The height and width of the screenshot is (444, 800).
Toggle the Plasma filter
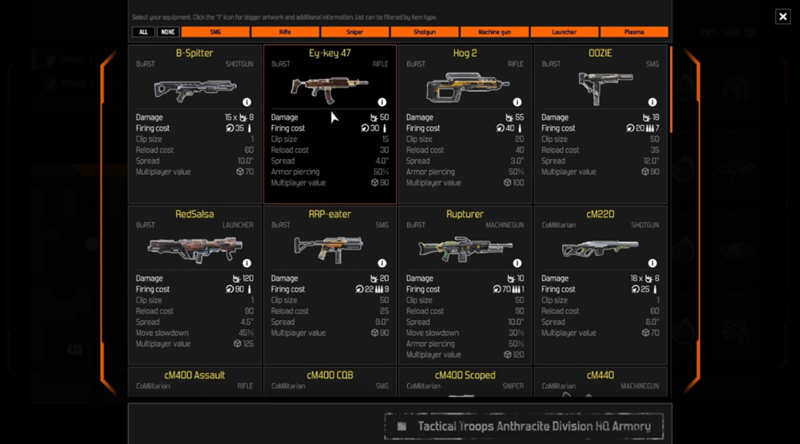click(633, 32)
